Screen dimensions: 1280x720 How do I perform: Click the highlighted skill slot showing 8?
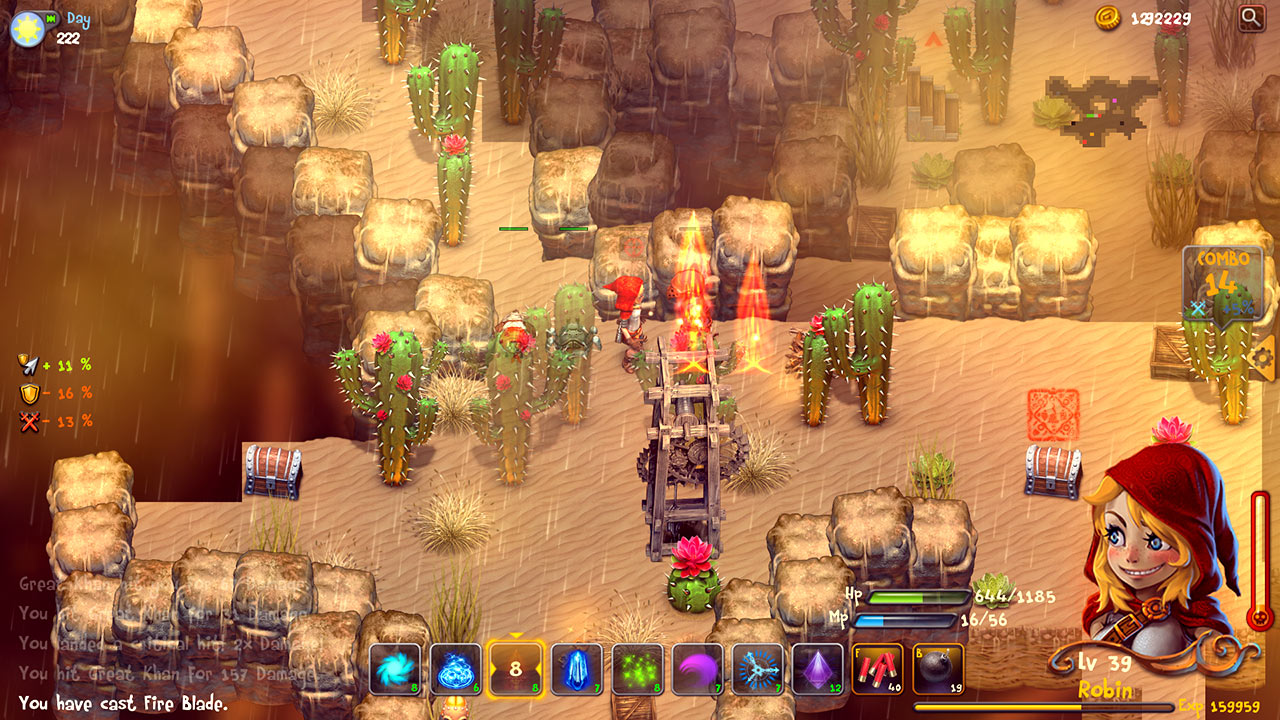[514, 668]
